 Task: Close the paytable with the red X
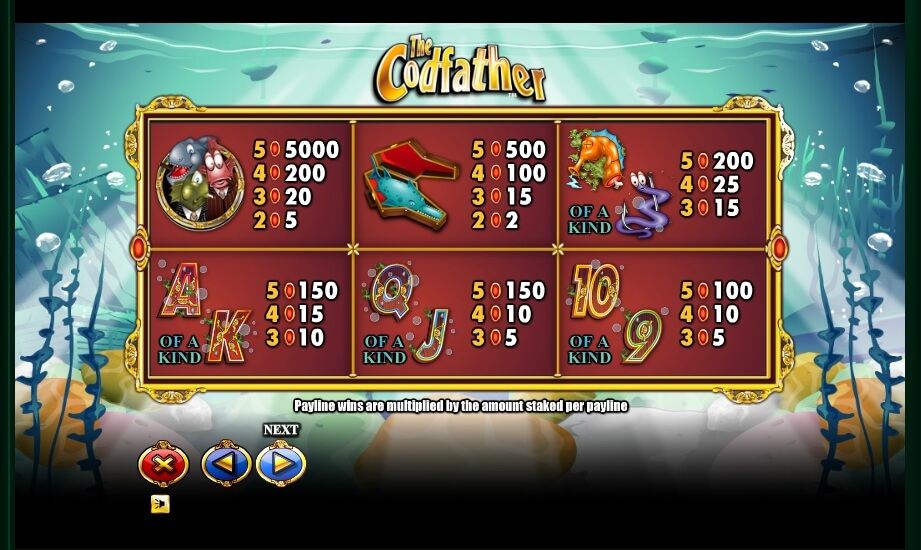click(163, 465)
